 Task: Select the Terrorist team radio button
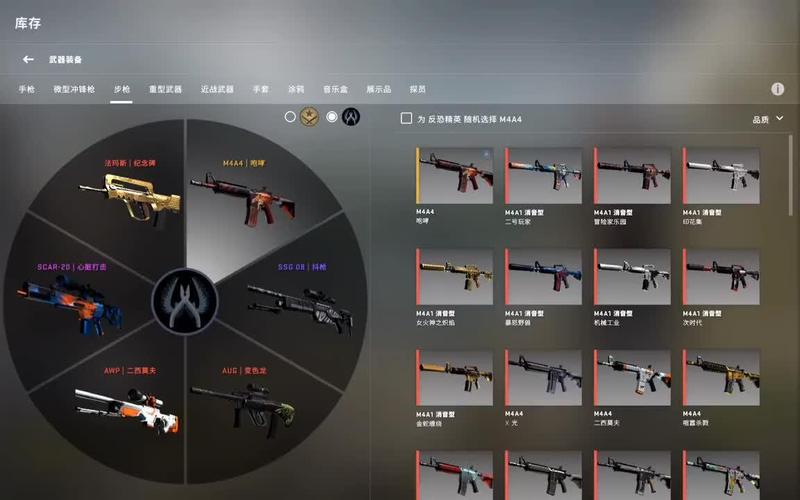pyautogui.click(x=290, y=117)
